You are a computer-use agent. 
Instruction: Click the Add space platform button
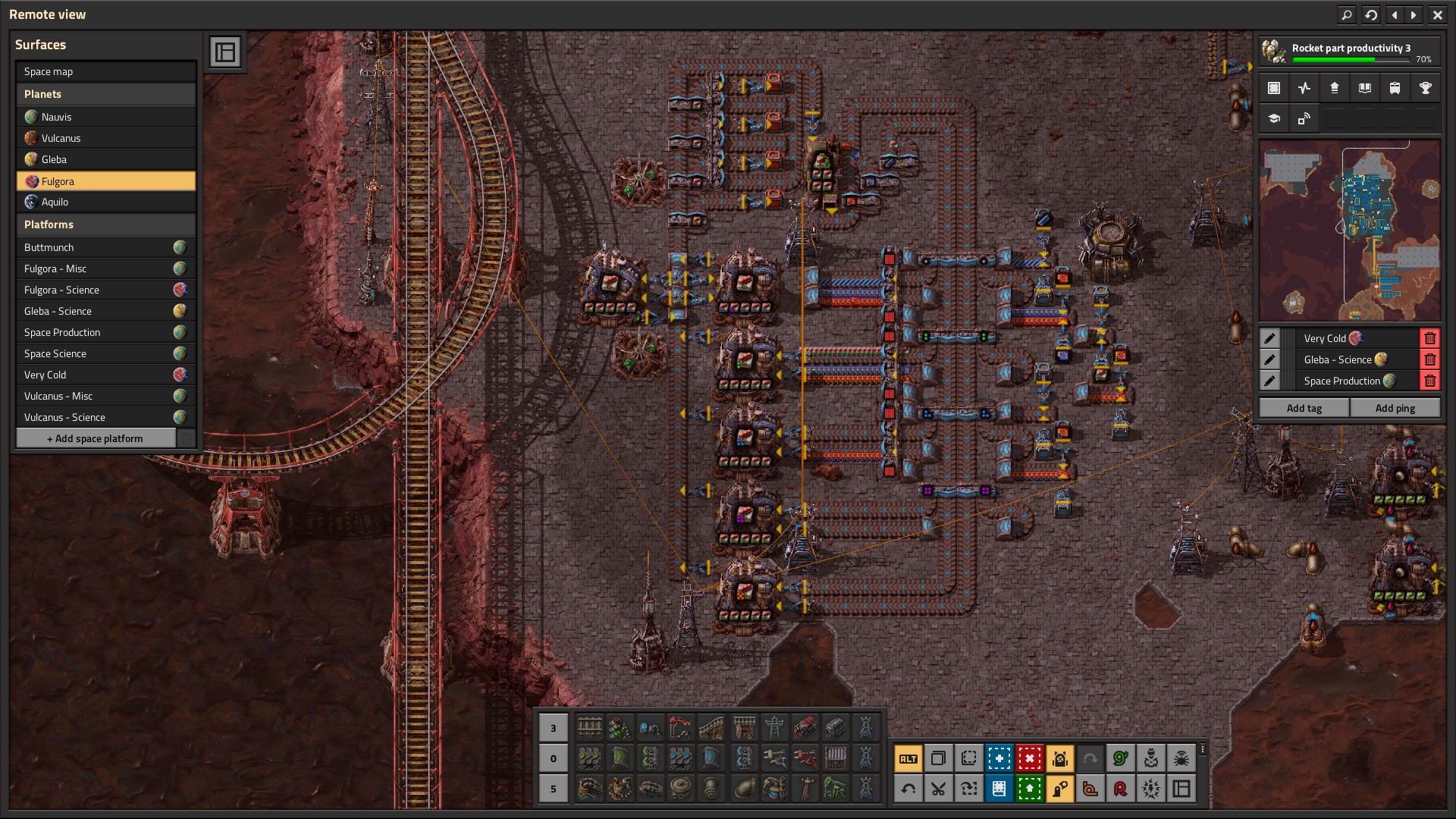click(96, 438)
